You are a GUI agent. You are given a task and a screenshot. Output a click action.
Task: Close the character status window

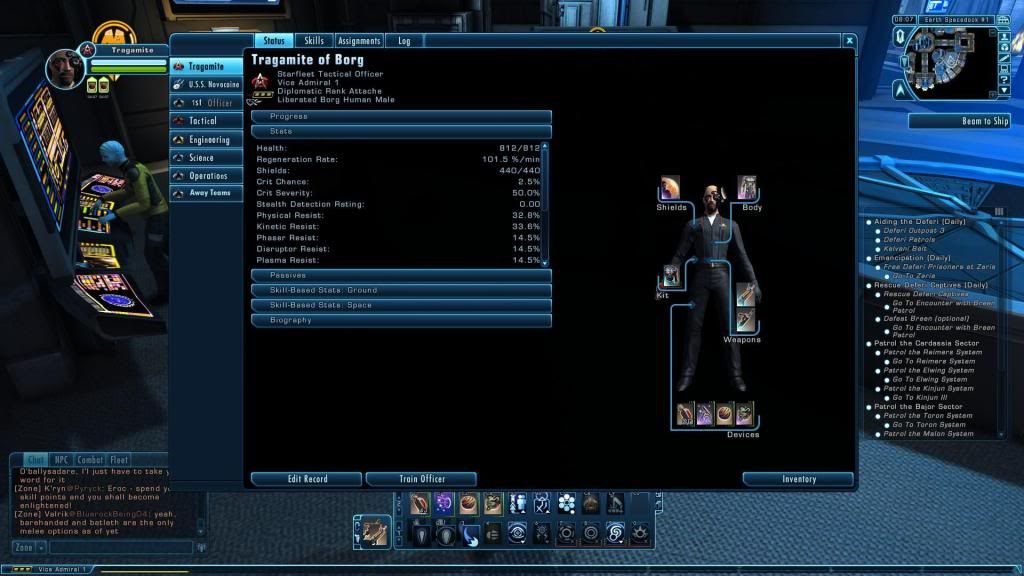tap(849, 41)
